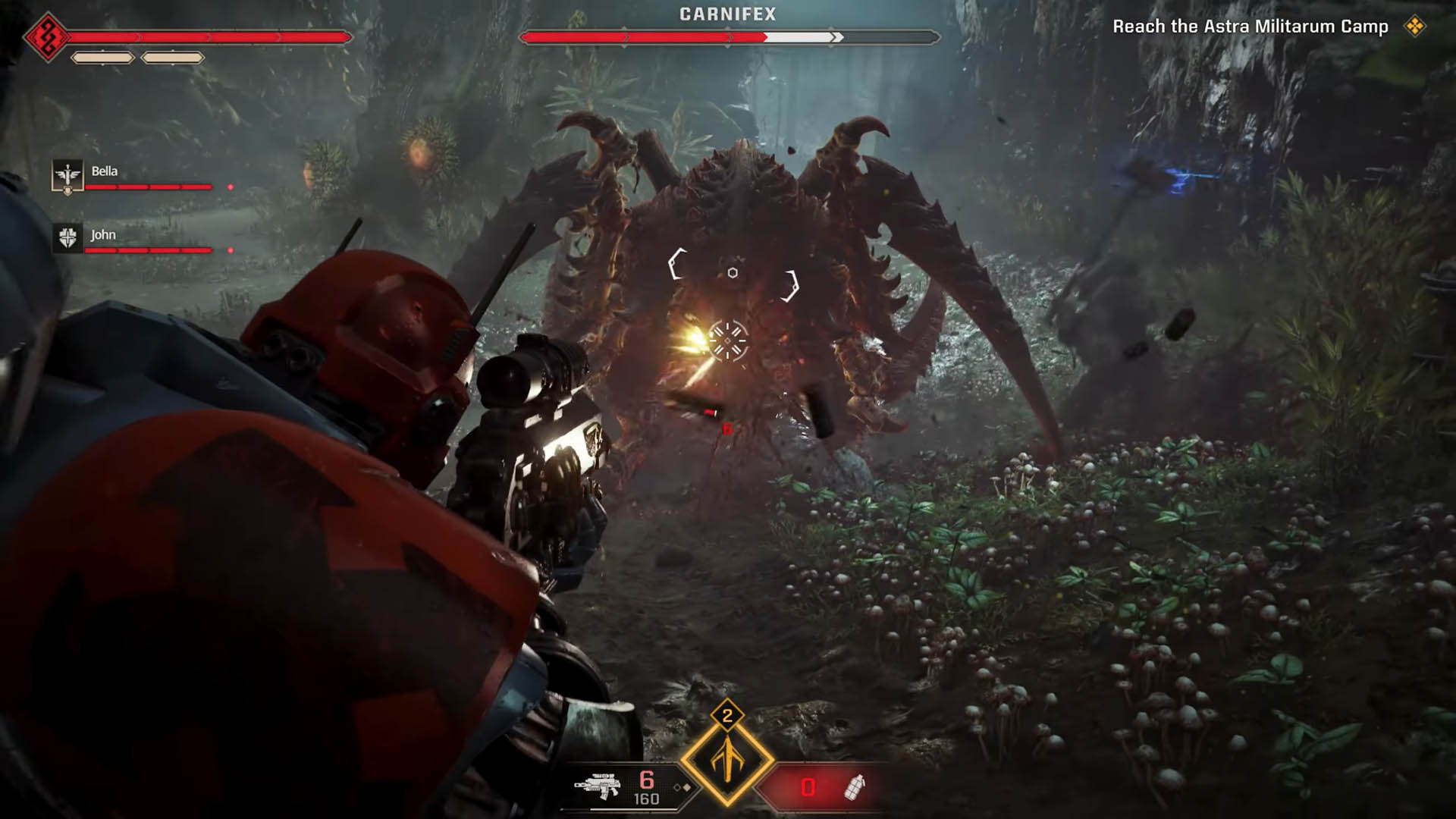Image resolution: width=1456 pixels, height=819 pixels.
Task: Select the Reach the Astra Militarum Camp objective
Action: pos(1251,25)
